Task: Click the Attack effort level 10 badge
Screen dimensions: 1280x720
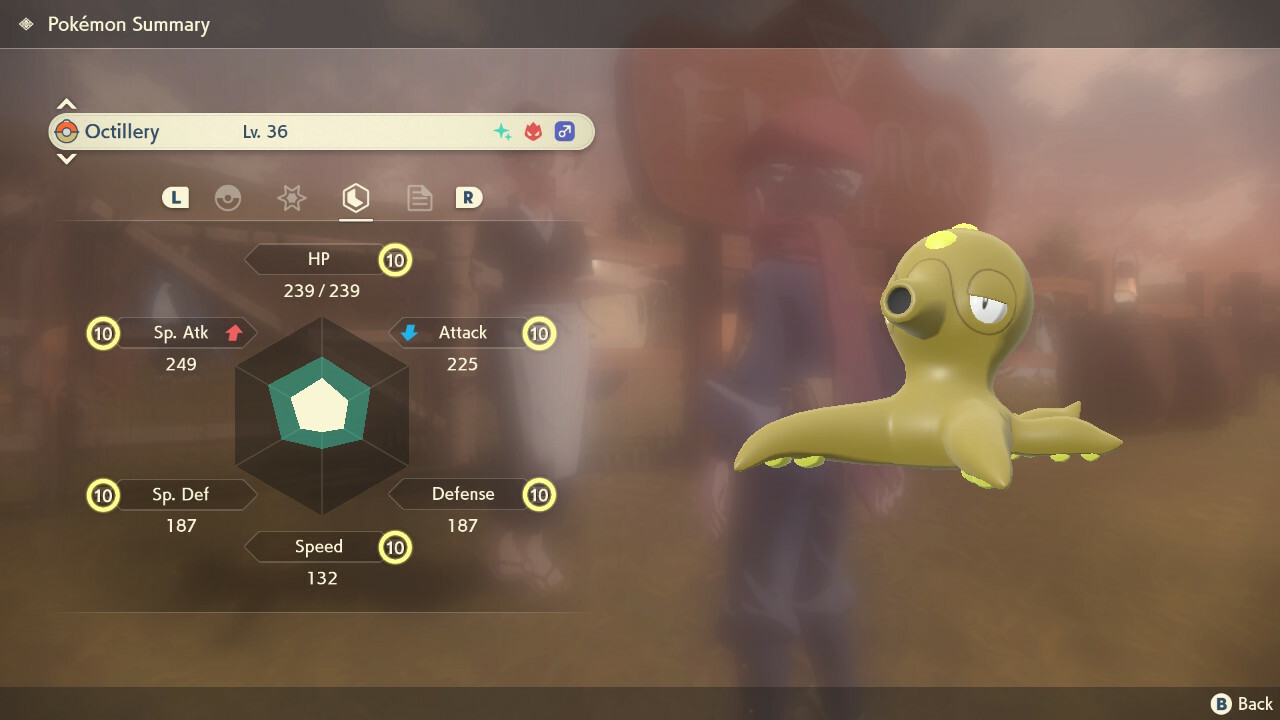Action: [x=539, y=333]
